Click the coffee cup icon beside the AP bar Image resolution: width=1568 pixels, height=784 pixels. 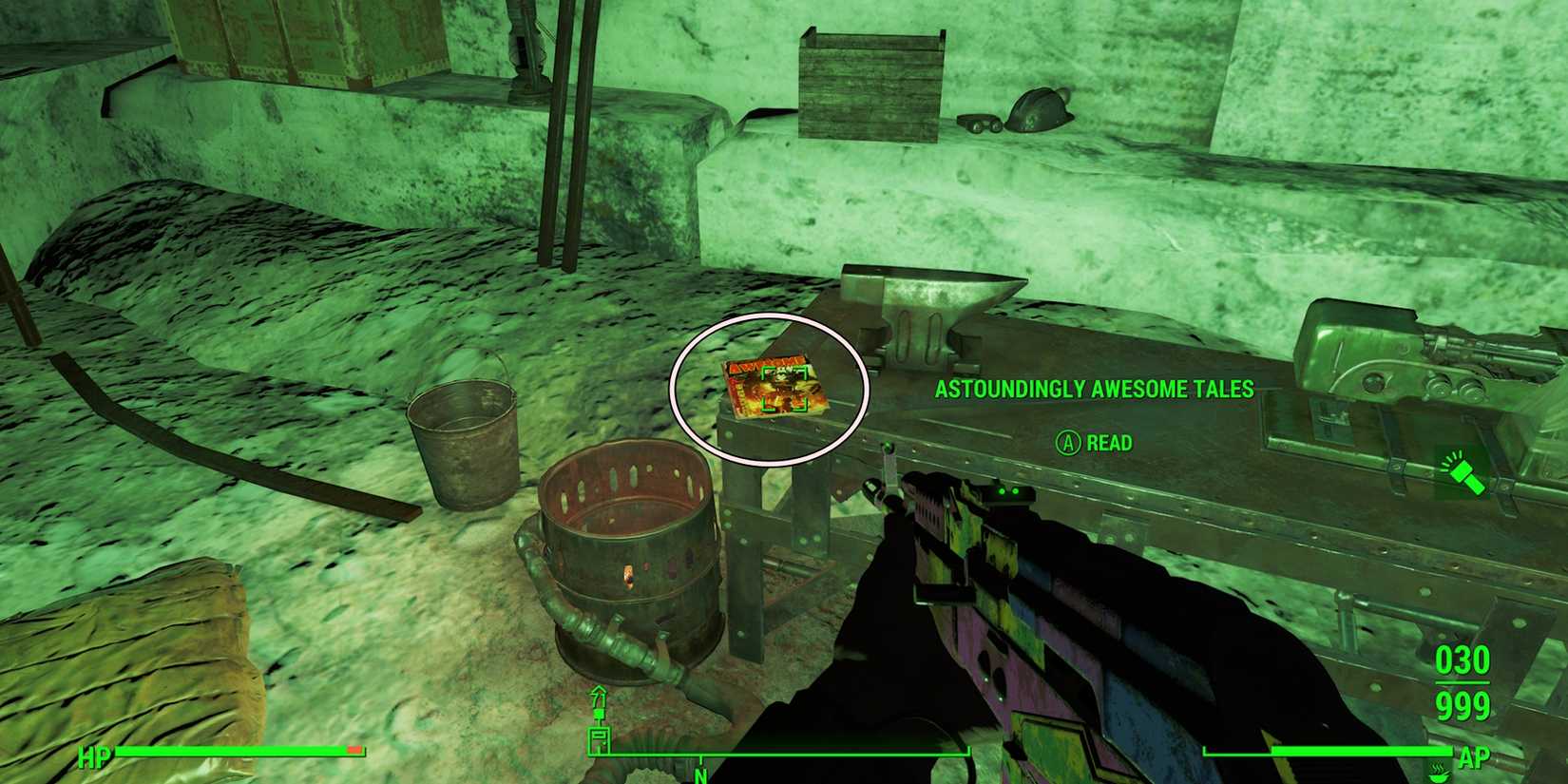coord(1438,774)
